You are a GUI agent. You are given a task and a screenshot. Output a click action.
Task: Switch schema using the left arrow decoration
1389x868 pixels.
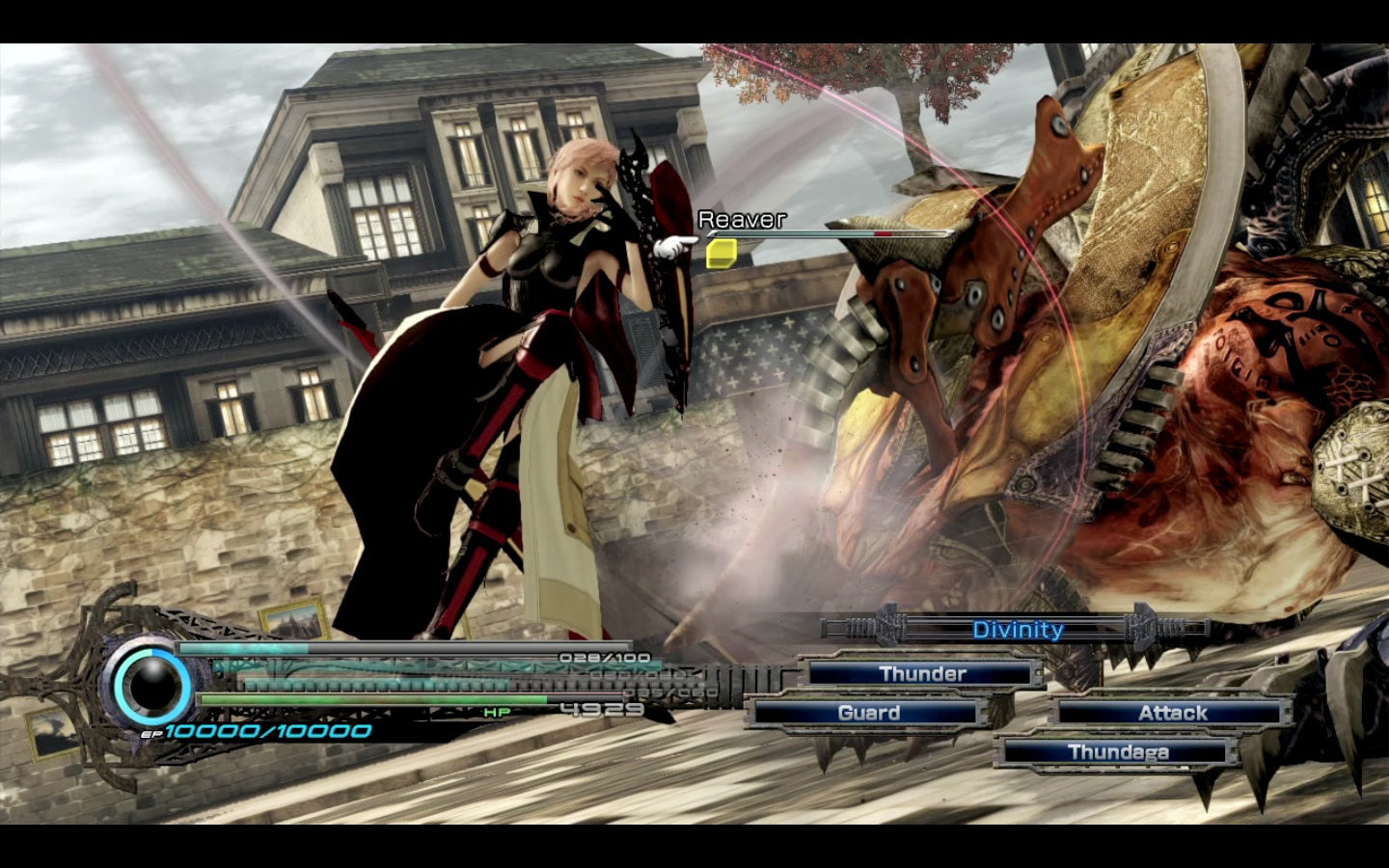coord(887,625)
